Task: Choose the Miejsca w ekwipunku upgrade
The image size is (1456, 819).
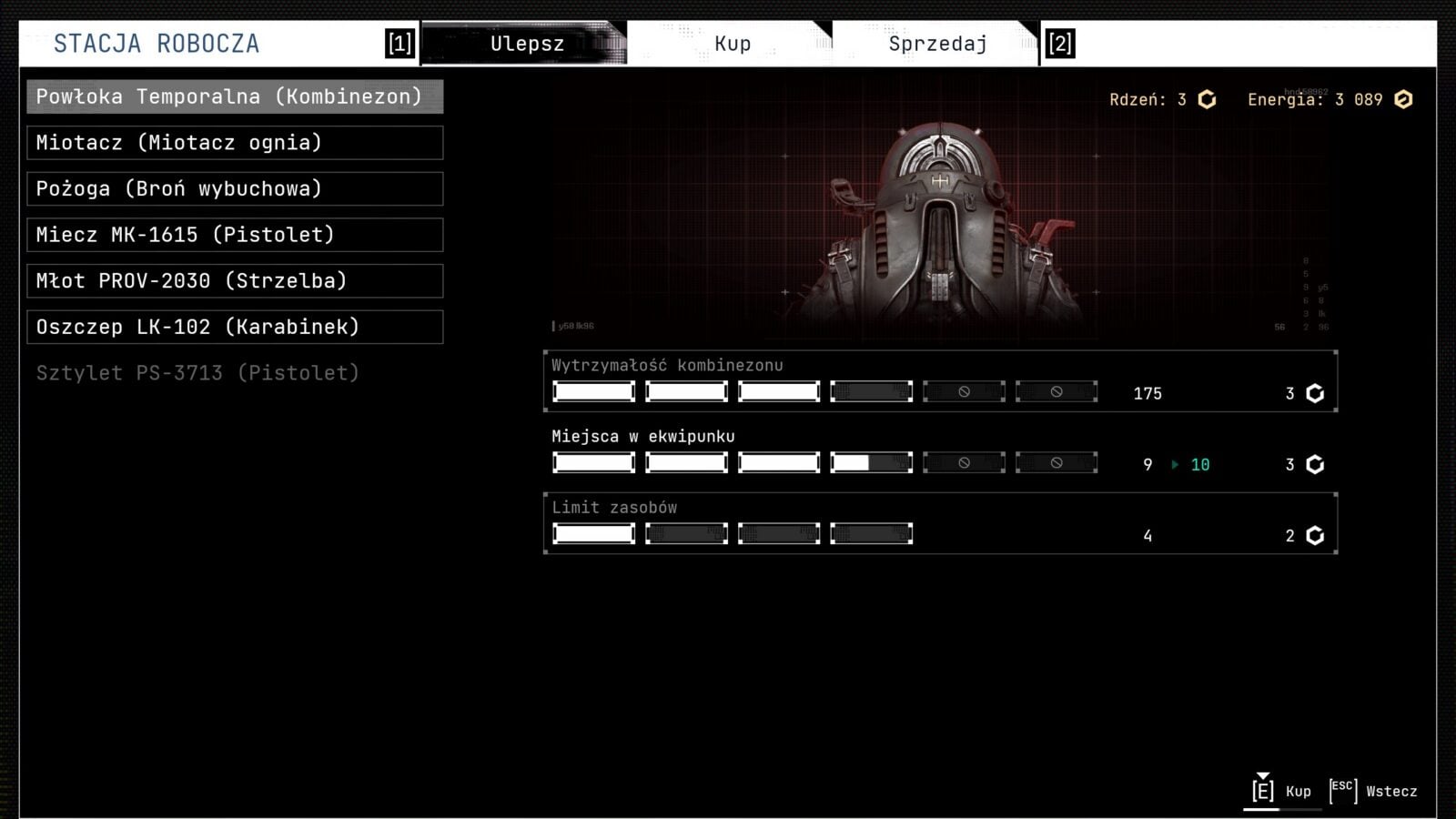Action: pyautogui.click(x=940, y=452)
